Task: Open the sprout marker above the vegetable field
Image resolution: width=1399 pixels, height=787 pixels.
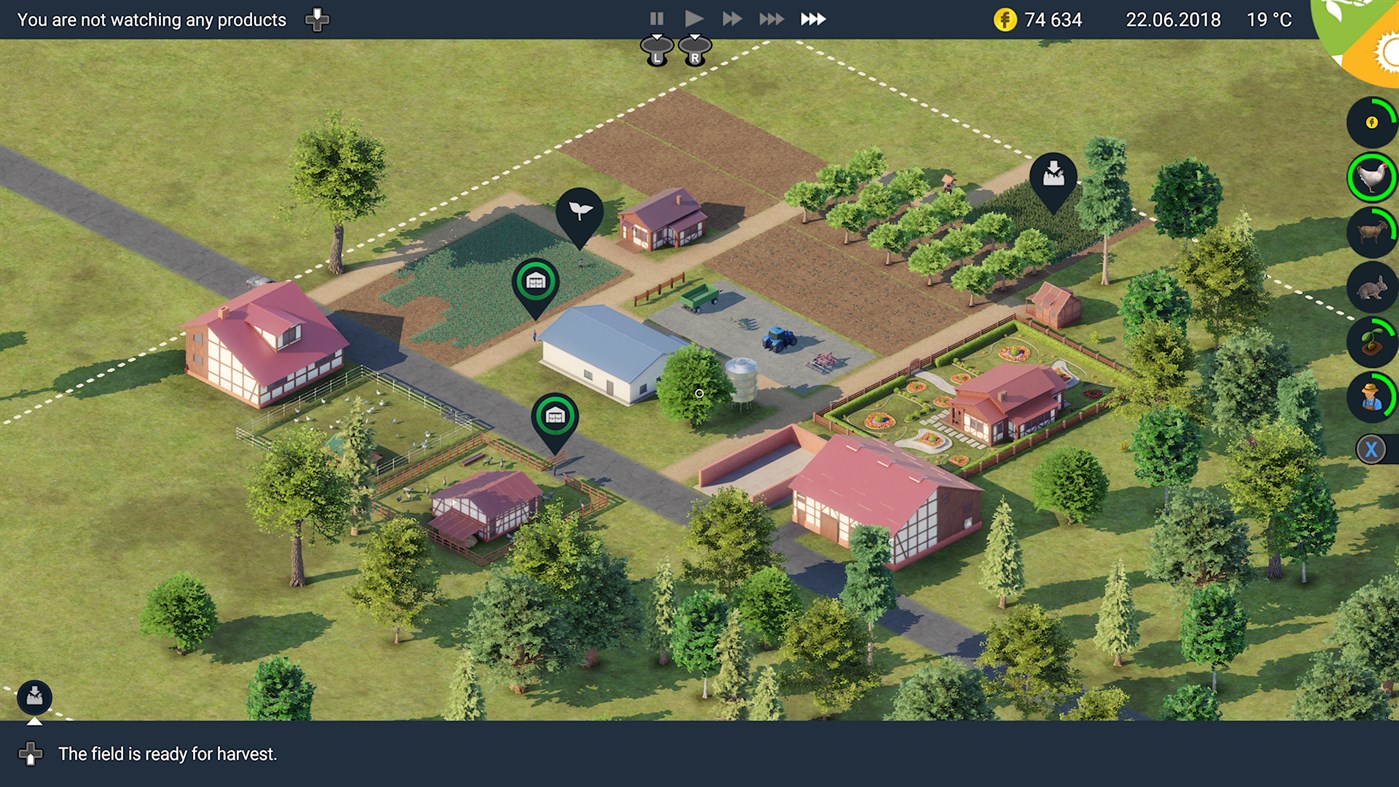Action: 580,208
